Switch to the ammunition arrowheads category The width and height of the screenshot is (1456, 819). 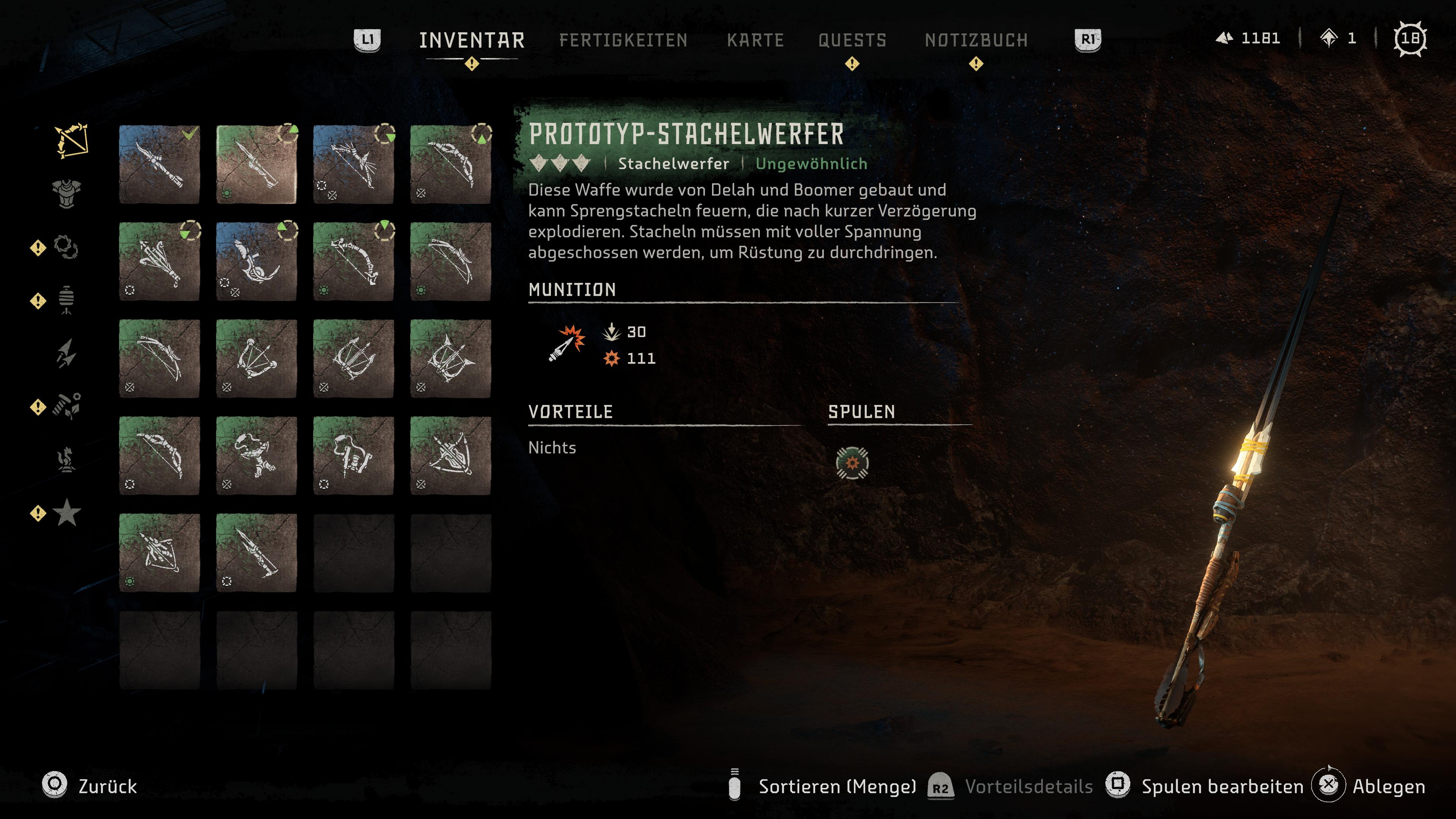[66, 353]
